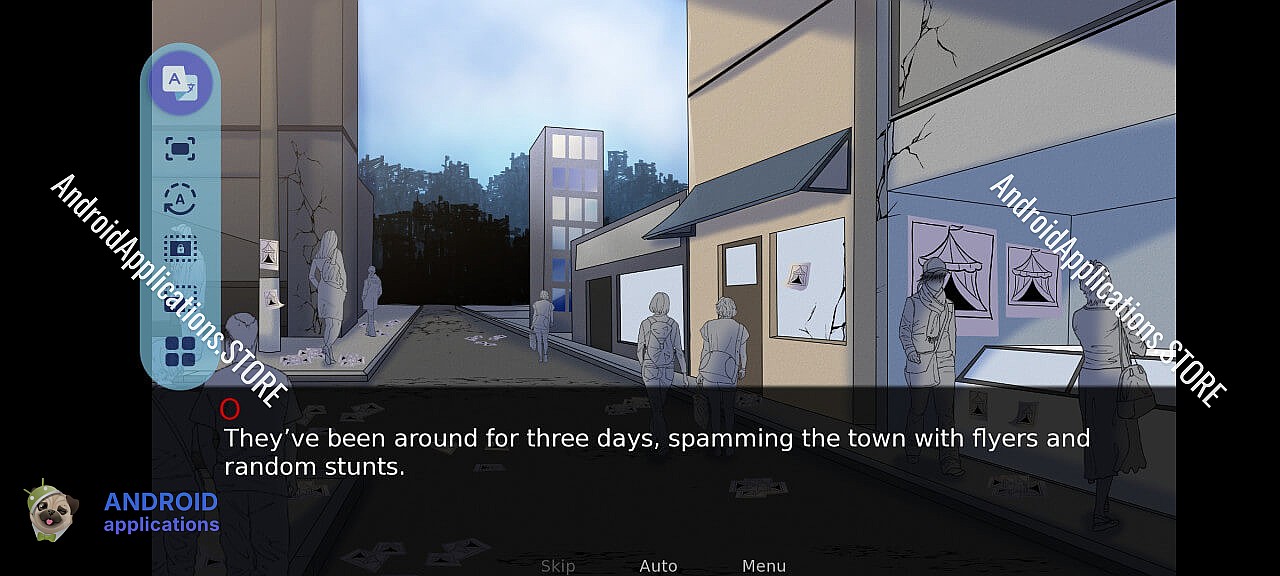This screenshot has width=1280, height=576.
Task: Open the four-square grid menu
Action: click(180, 352)
